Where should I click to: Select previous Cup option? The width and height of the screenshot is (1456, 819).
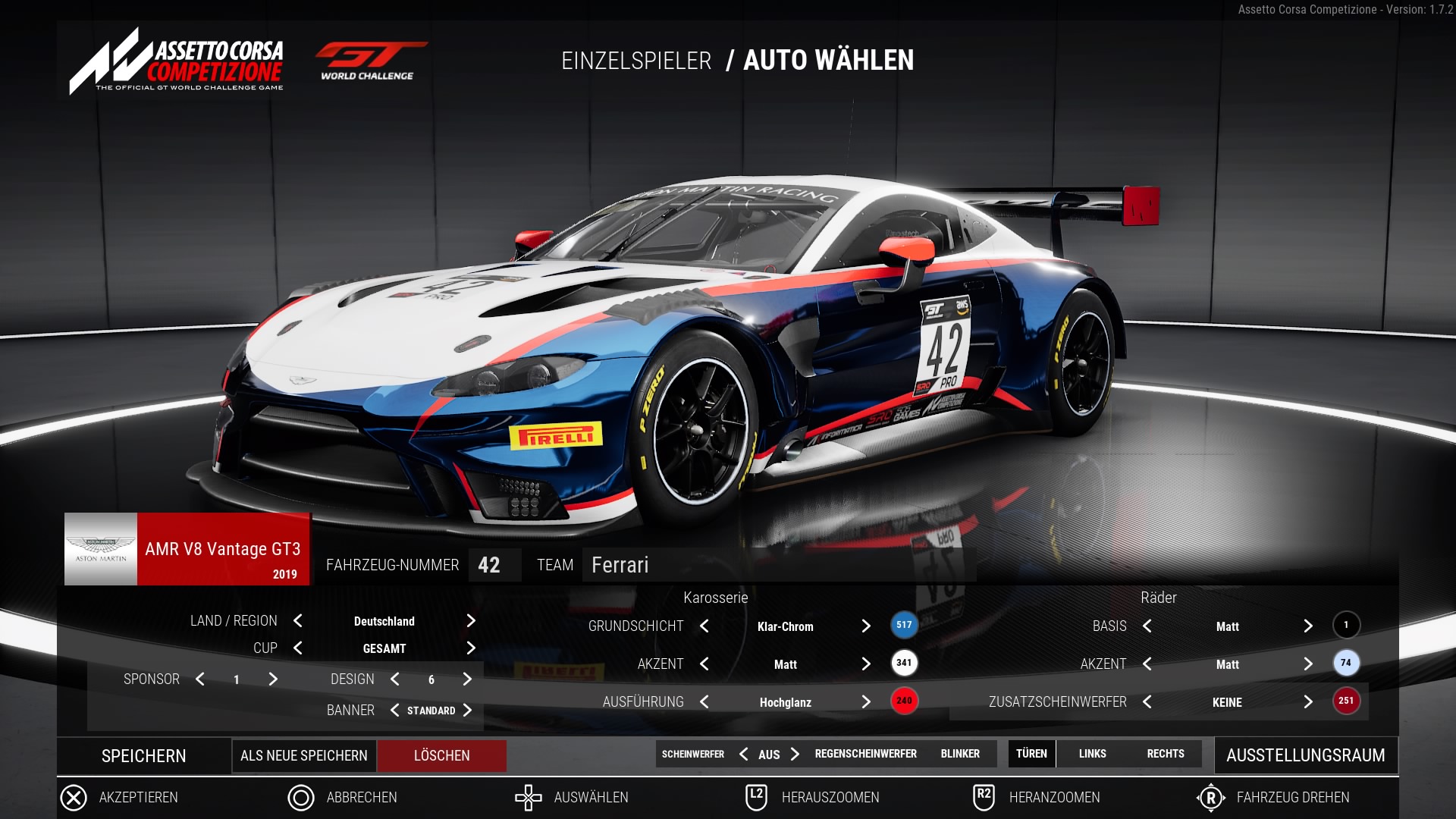coord(298,648)
